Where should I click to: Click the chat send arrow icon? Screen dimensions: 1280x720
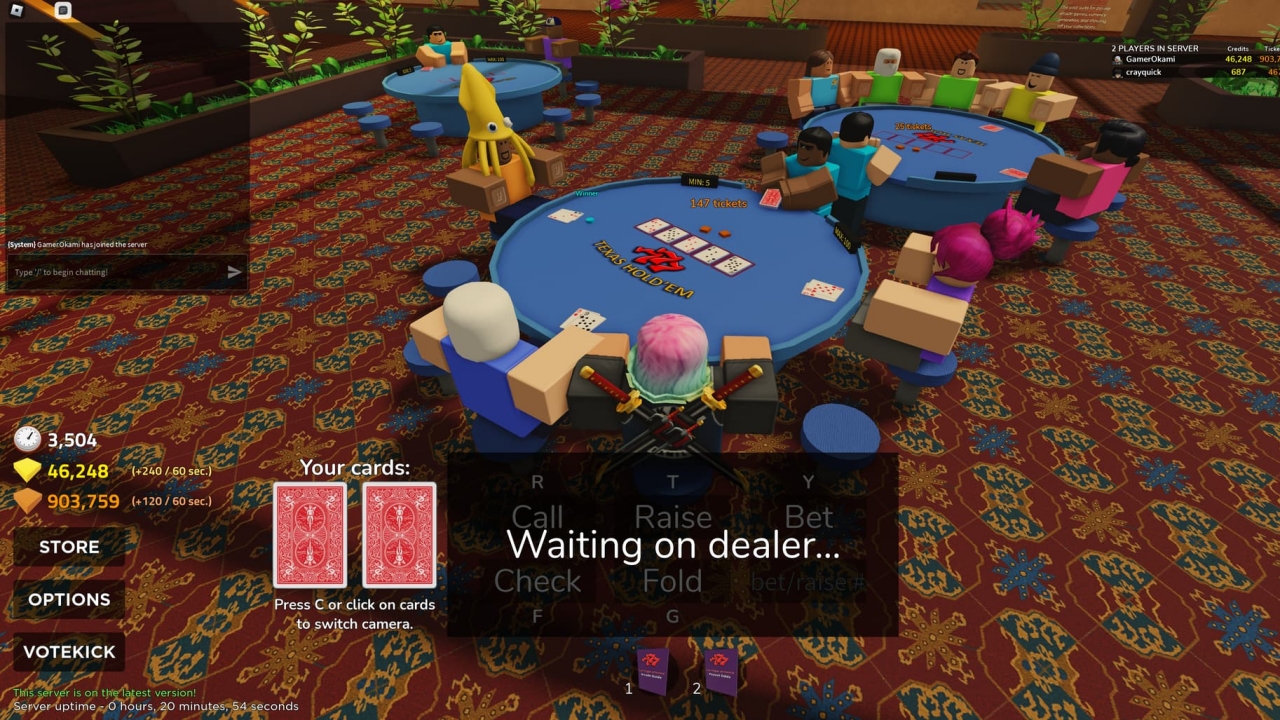233,270
